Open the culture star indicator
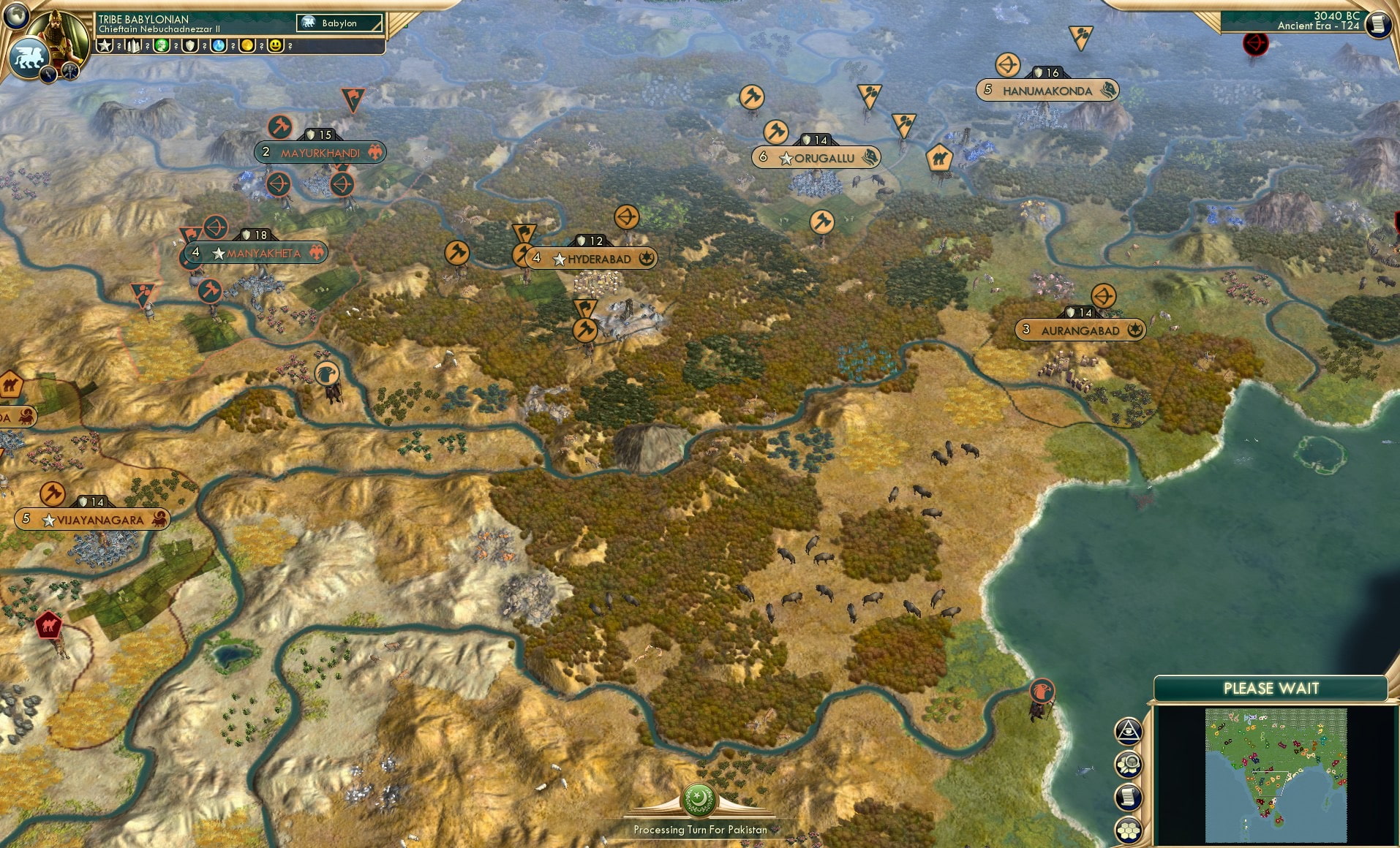 point(104,45)
